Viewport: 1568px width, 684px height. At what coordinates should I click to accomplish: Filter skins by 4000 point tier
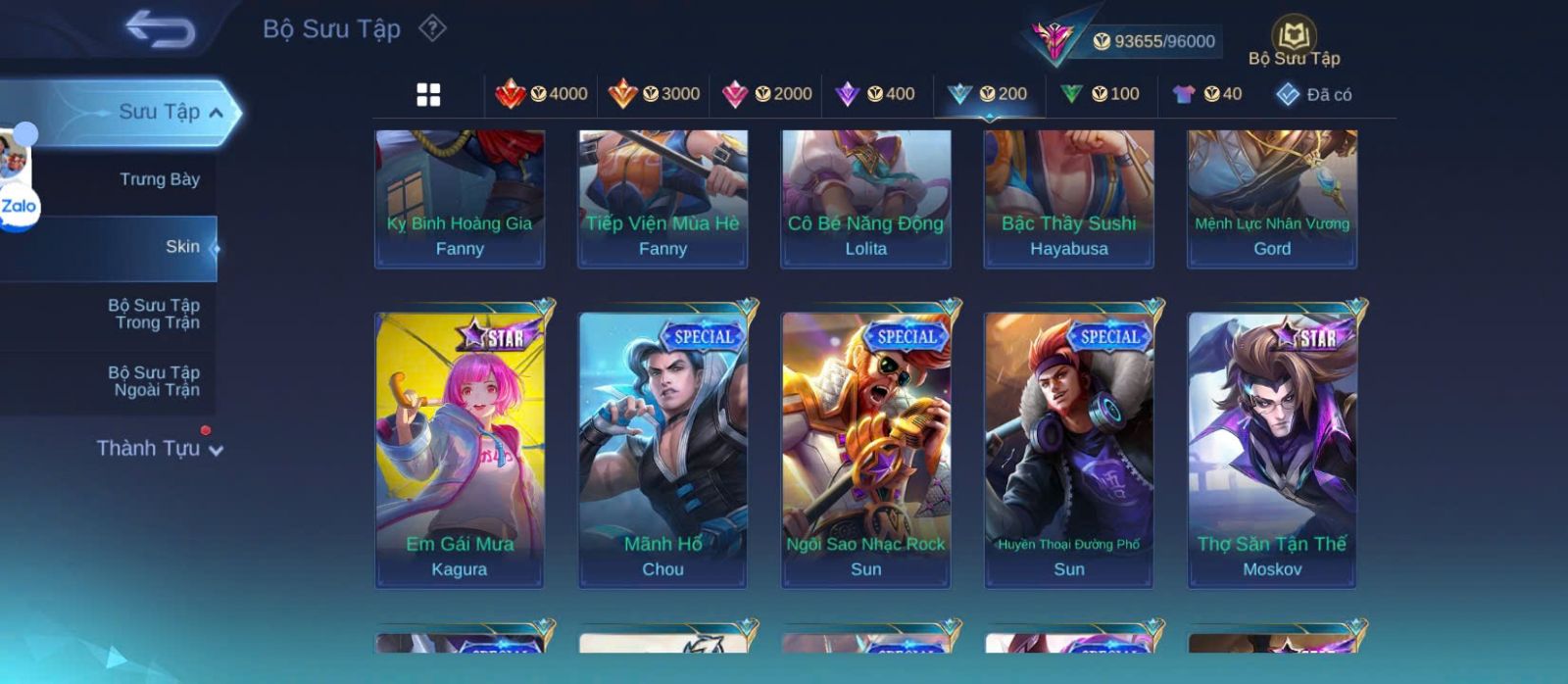click(x=542, y=94)
